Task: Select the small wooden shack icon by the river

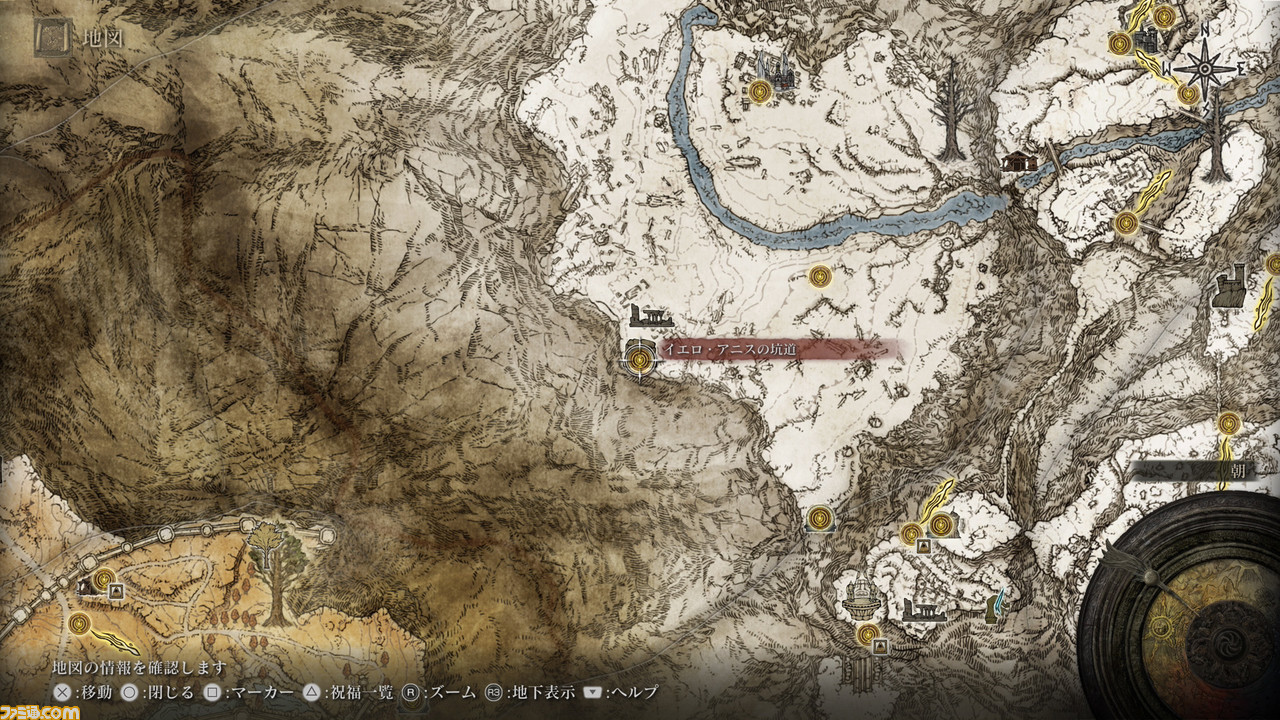Action: tap(1019, 160)
